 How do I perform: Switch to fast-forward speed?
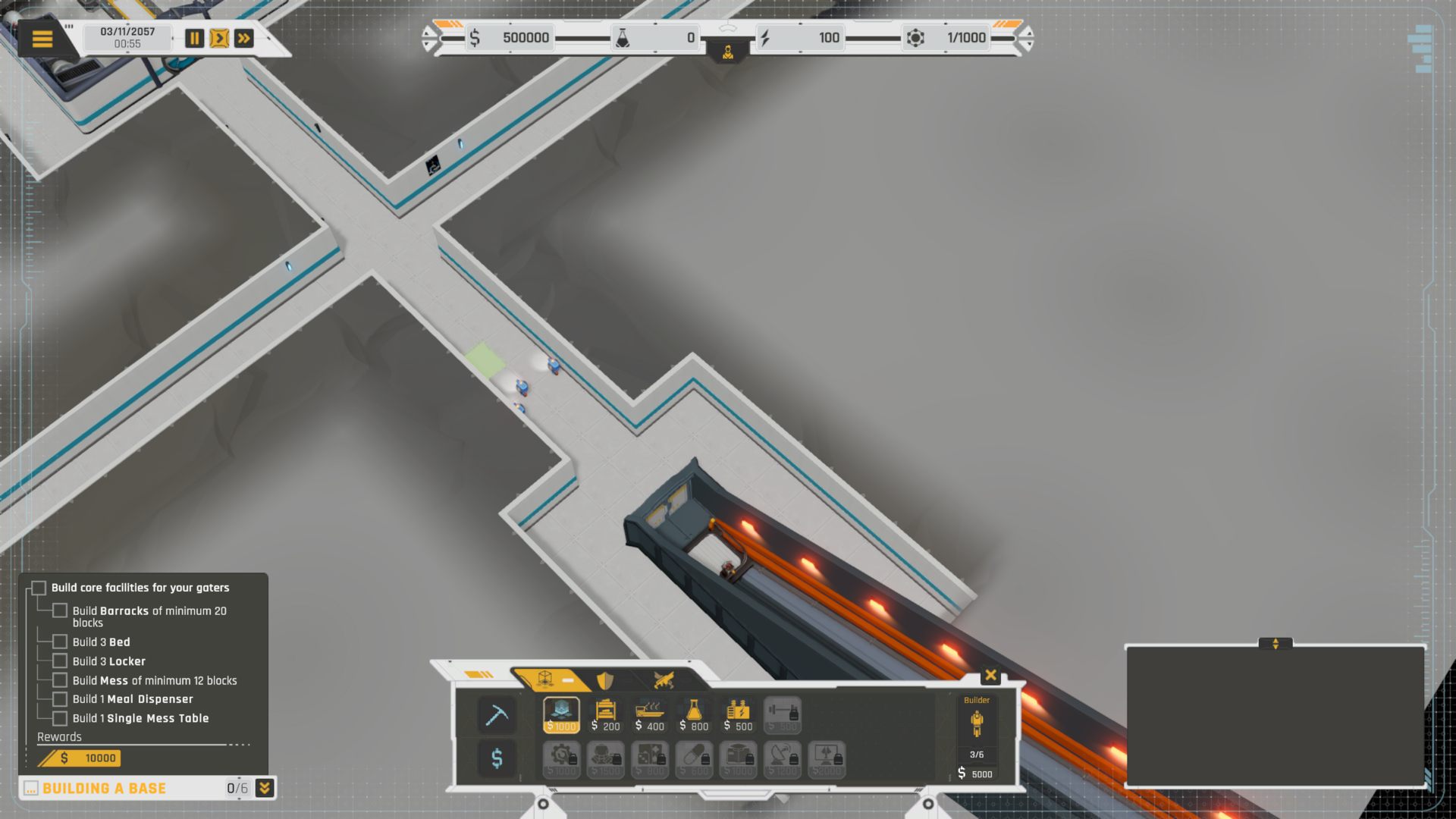[244, 39]
